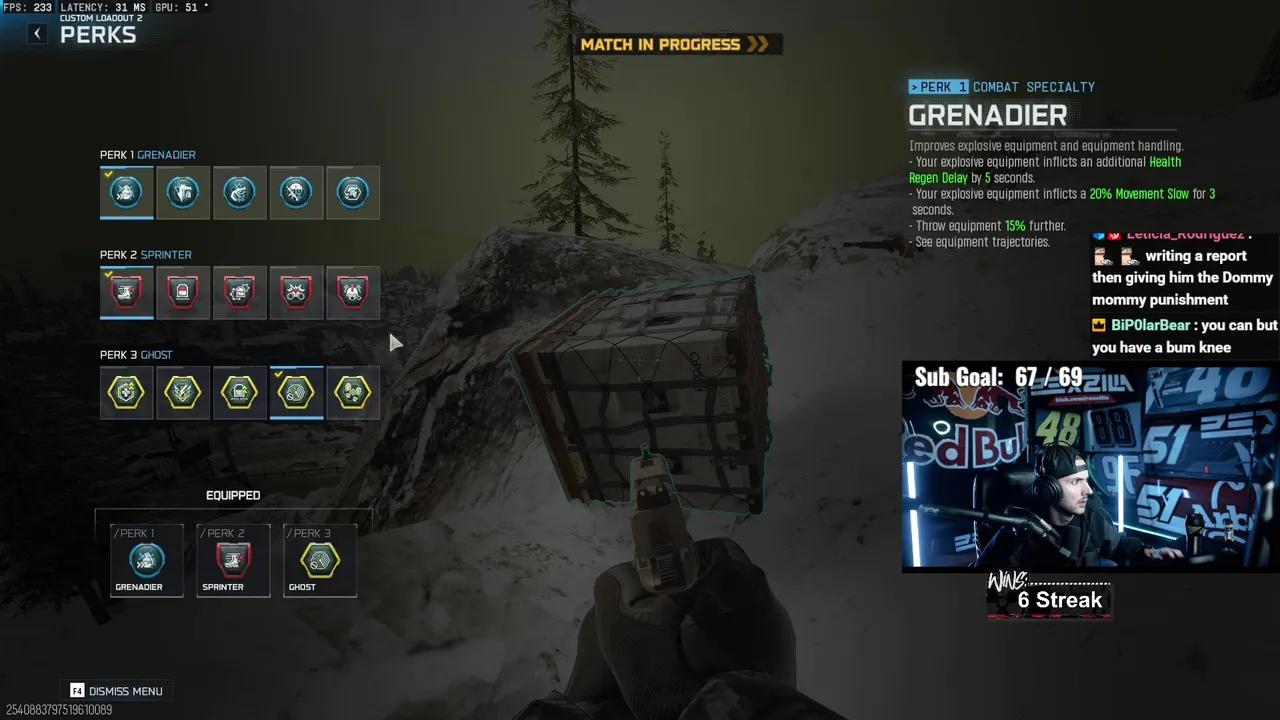Choose the red helmet alert perk icon
The image size is (1280, 720).
[352, 292]
